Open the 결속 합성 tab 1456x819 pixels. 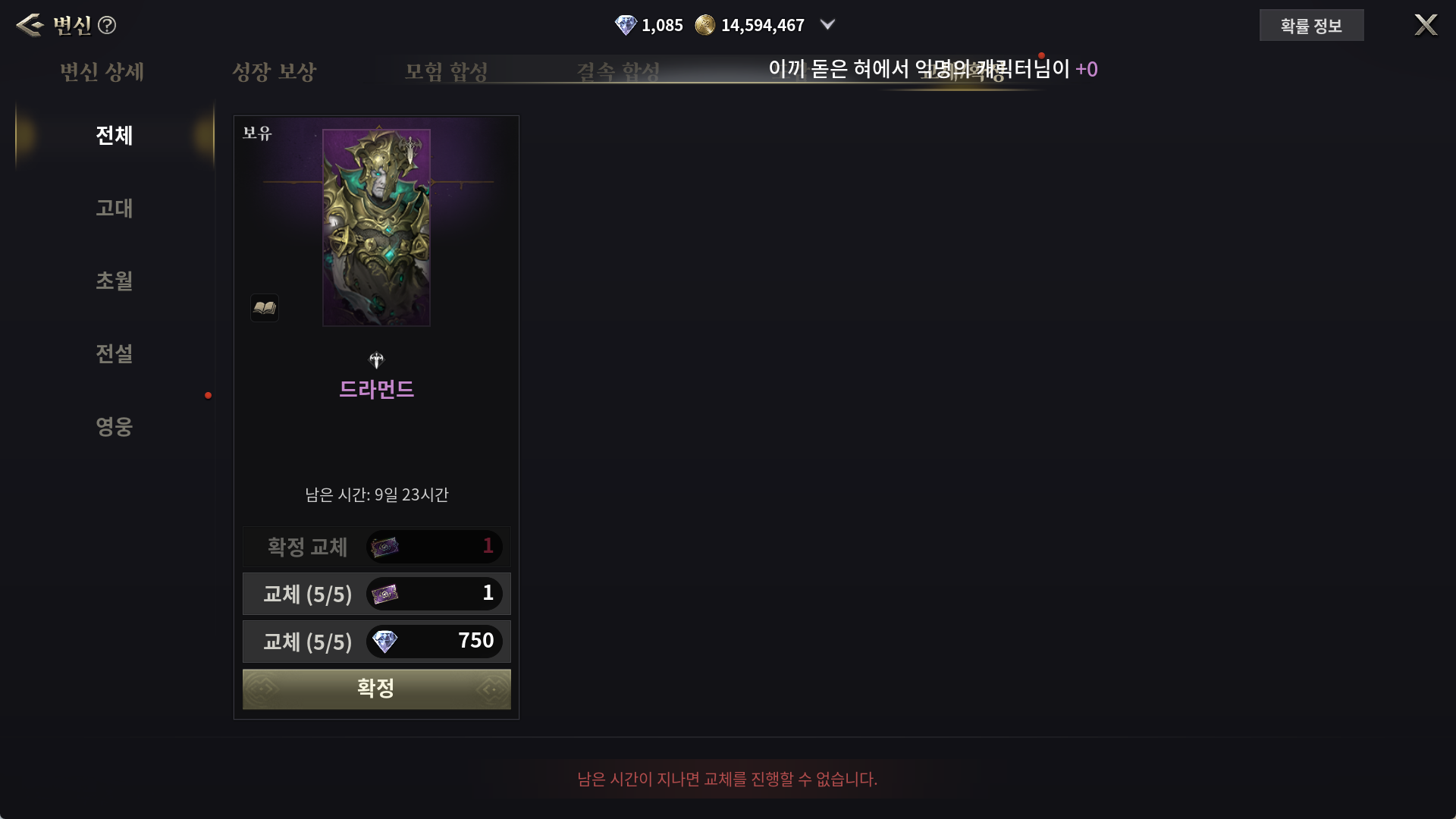click(x=618, y=72)
